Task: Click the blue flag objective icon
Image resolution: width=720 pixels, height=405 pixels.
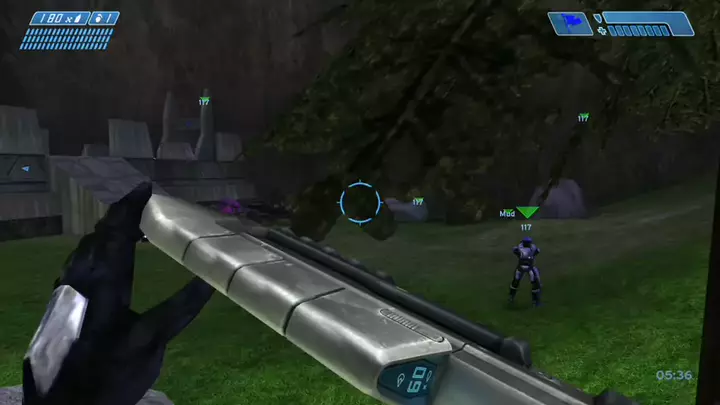Action: point(570,23)
